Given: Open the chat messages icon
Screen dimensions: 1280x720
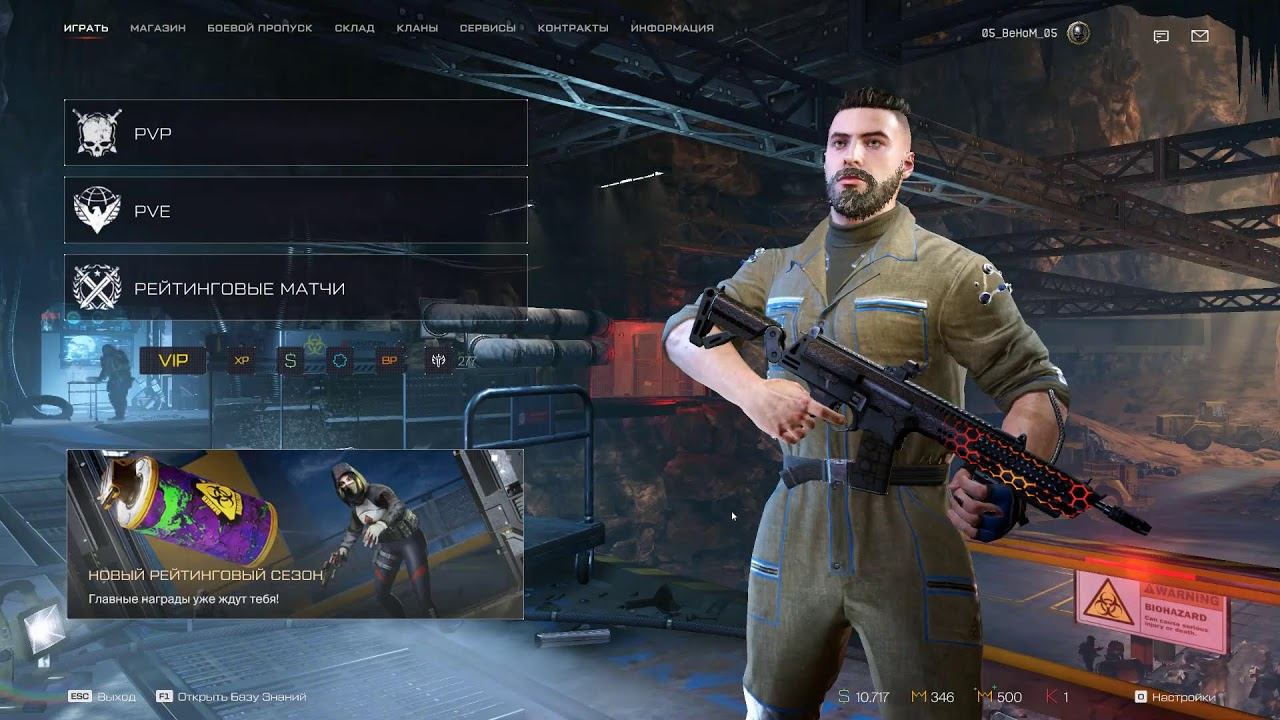Looking at the screenshot, I should pyautogui.click(x=1161, y=36).
